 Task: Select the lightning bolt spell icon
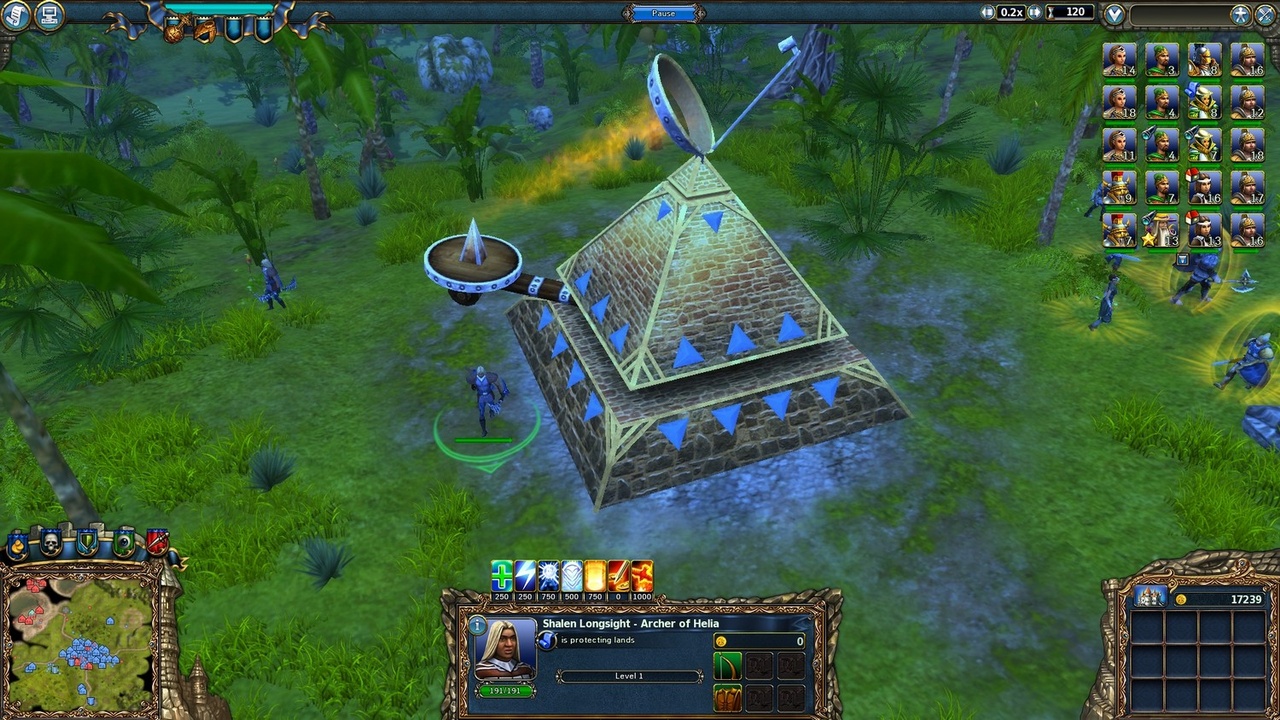(x=524, y=574)
